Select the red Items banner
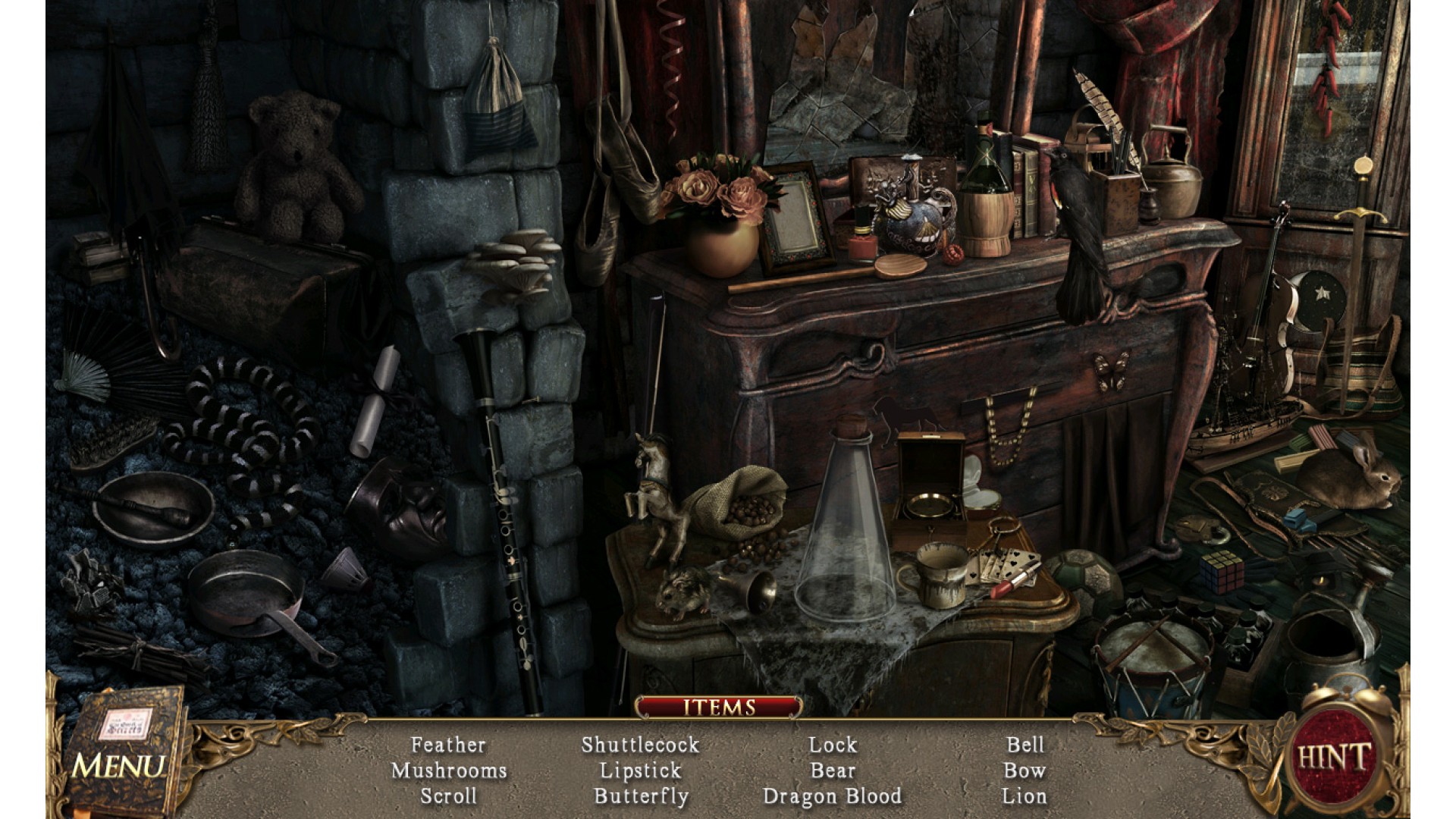This screenshot has height=819, width=1456. (x=719, y=708)
